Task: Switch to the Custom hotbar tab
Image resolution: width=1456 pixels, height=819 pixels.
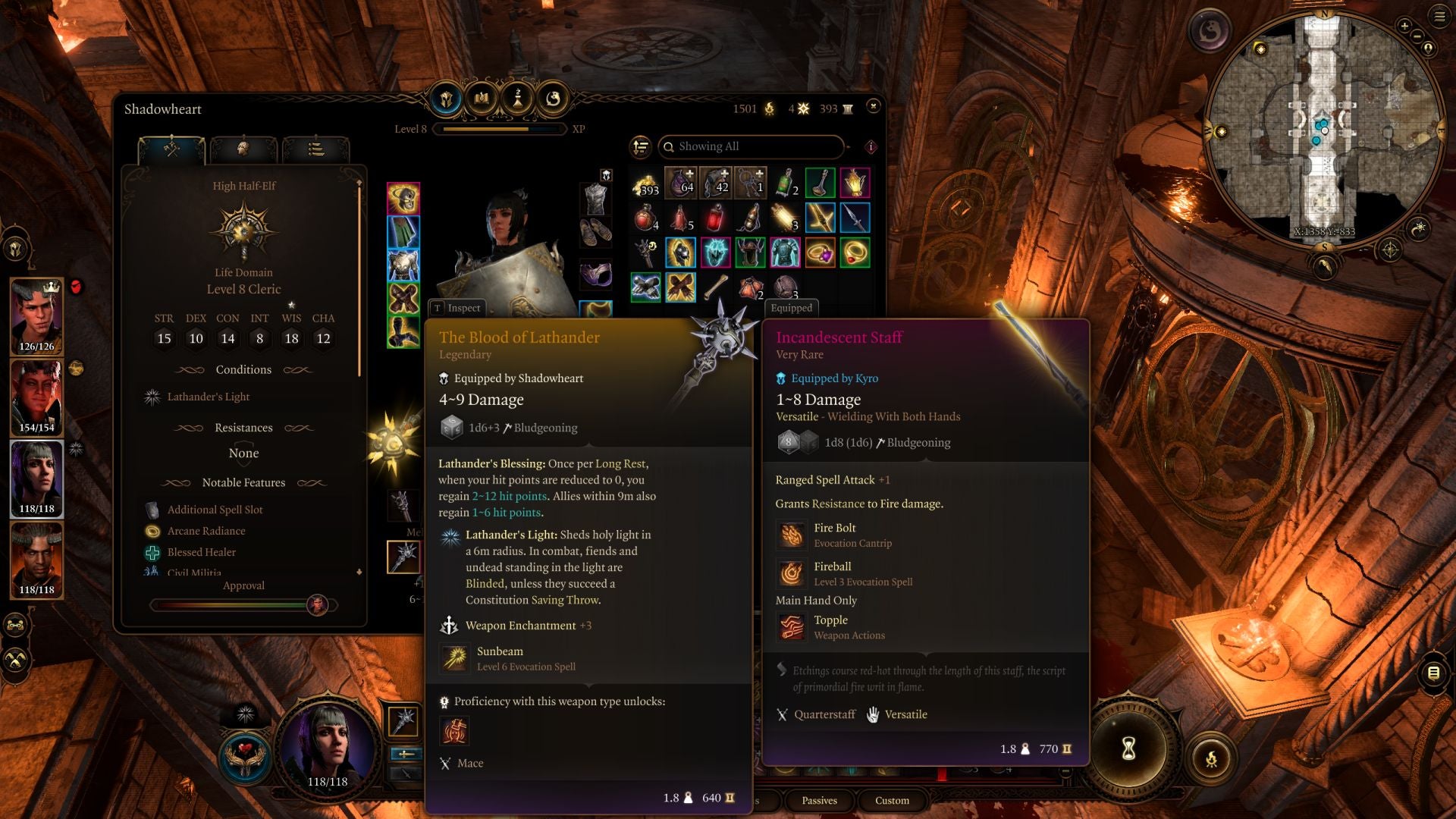Action: [892, 801]
